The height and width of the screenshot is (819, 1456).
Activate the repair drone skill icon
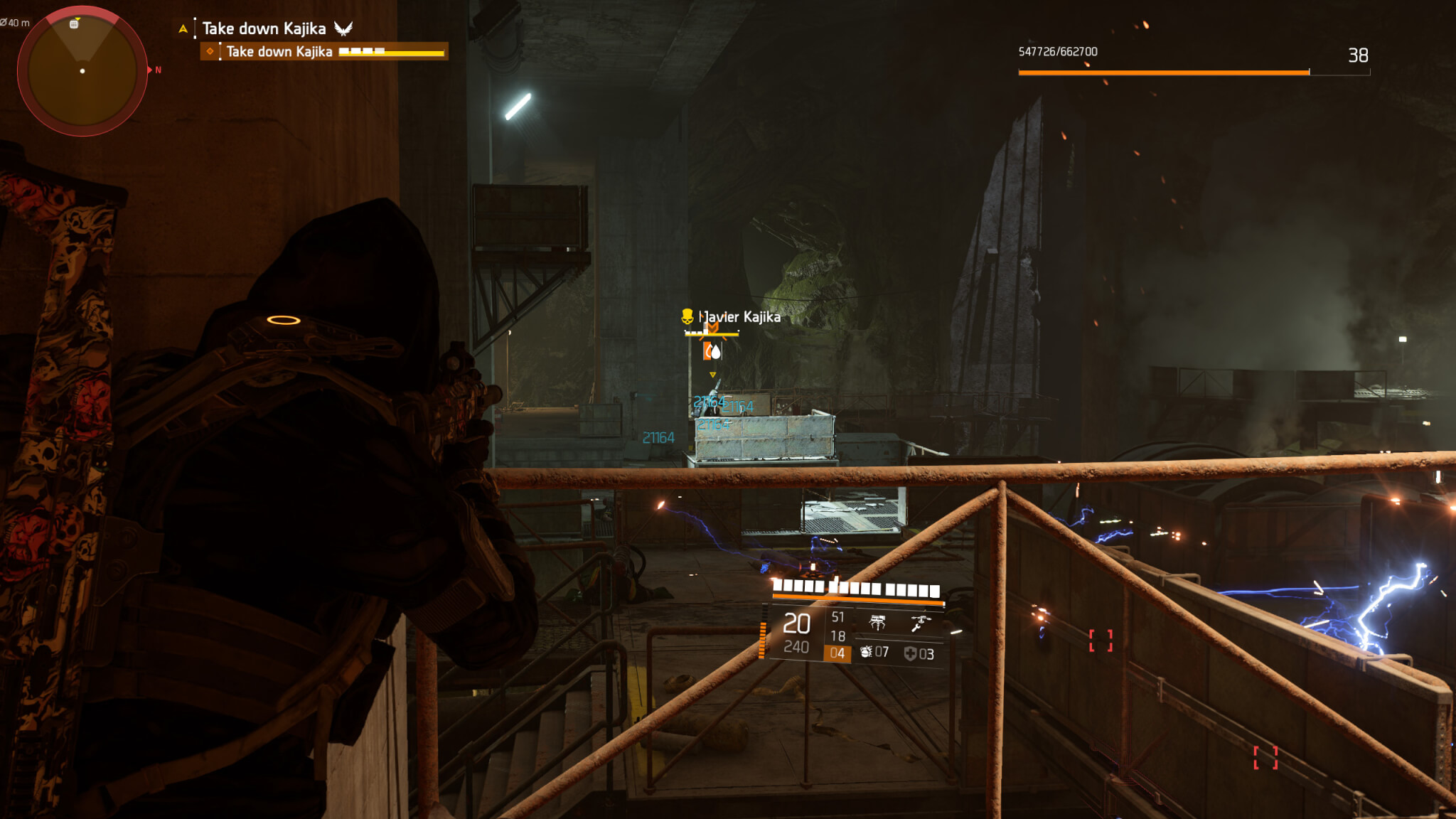click(x=920, y=623)
